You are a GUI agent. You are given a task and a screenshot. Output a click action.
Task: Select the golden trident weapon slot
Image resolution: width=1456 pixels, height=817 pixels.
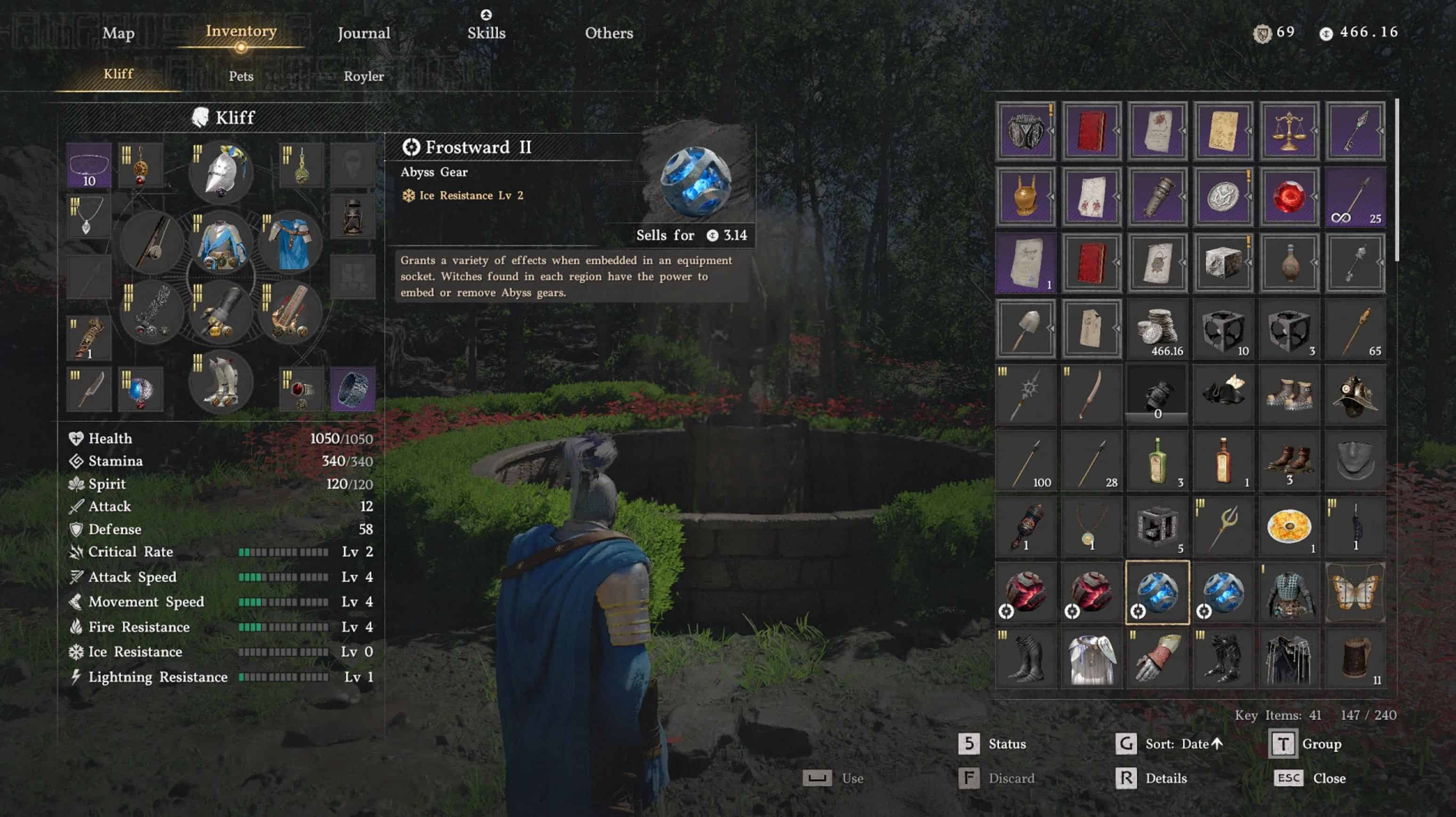1223,527
